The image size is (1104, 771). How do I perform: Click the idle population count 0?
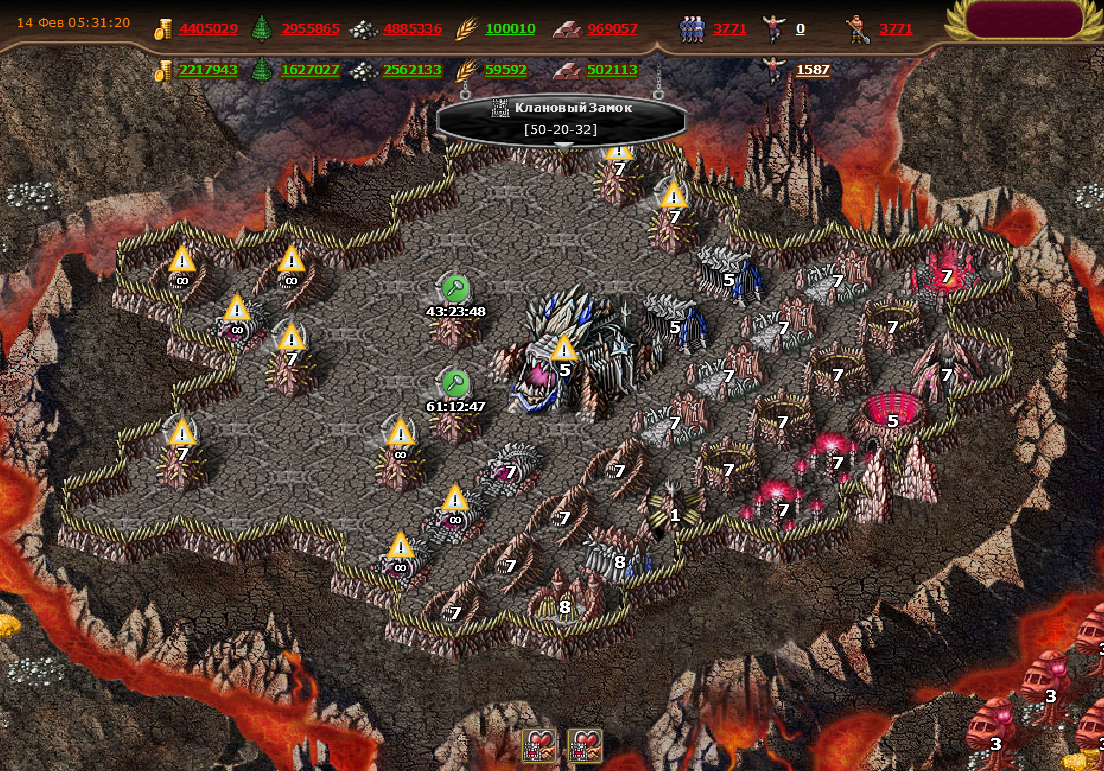(800, 29)
